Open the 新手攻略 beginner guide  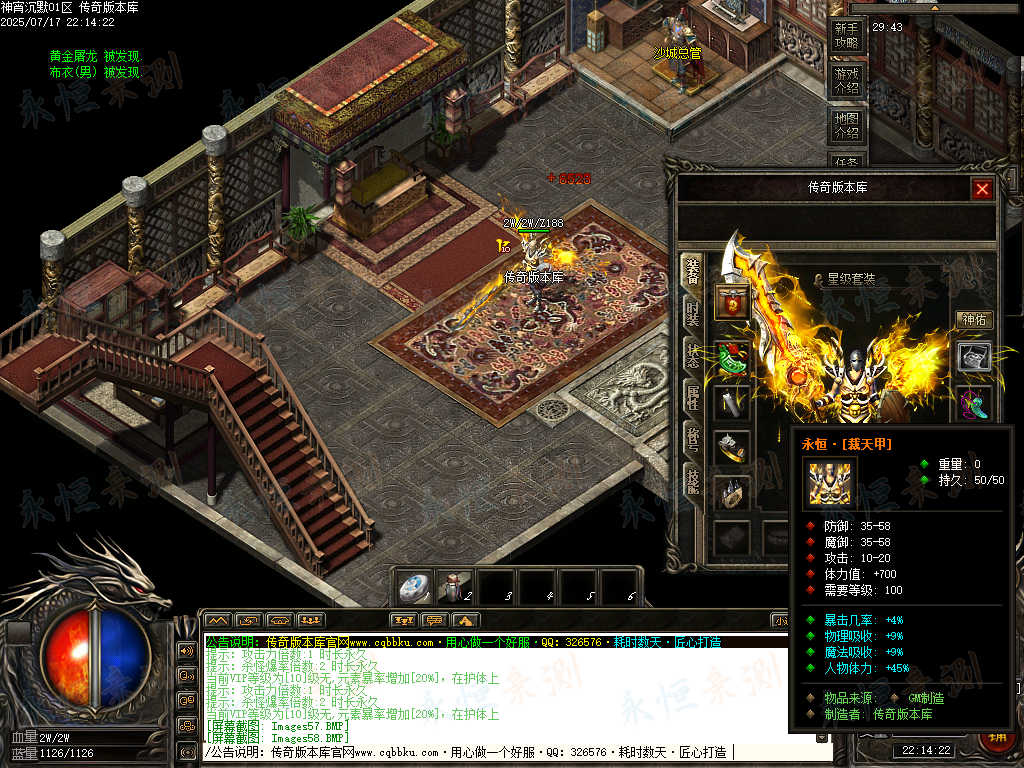tap(846, 37)
